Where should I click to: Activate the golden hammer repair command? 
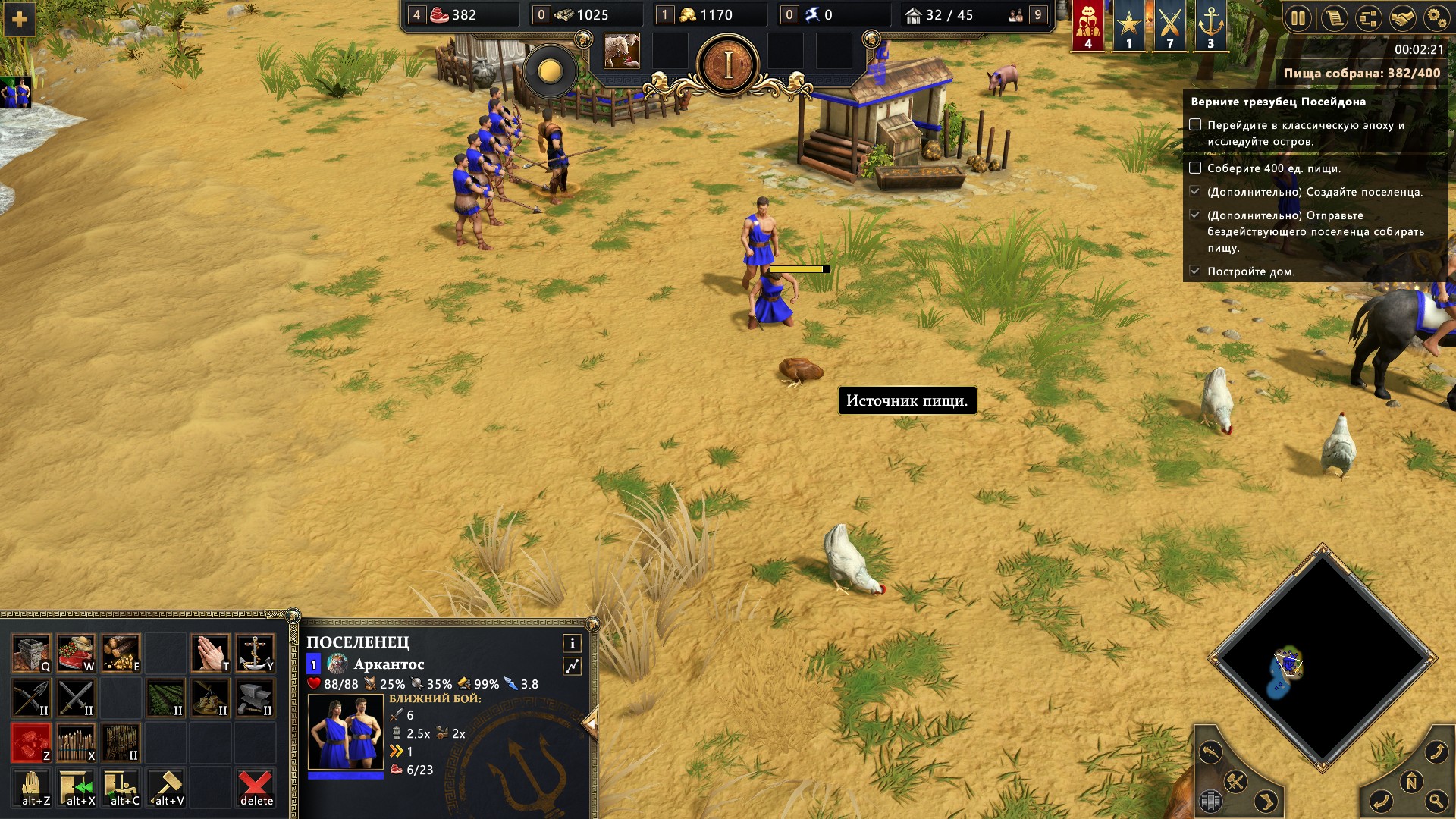168,787
